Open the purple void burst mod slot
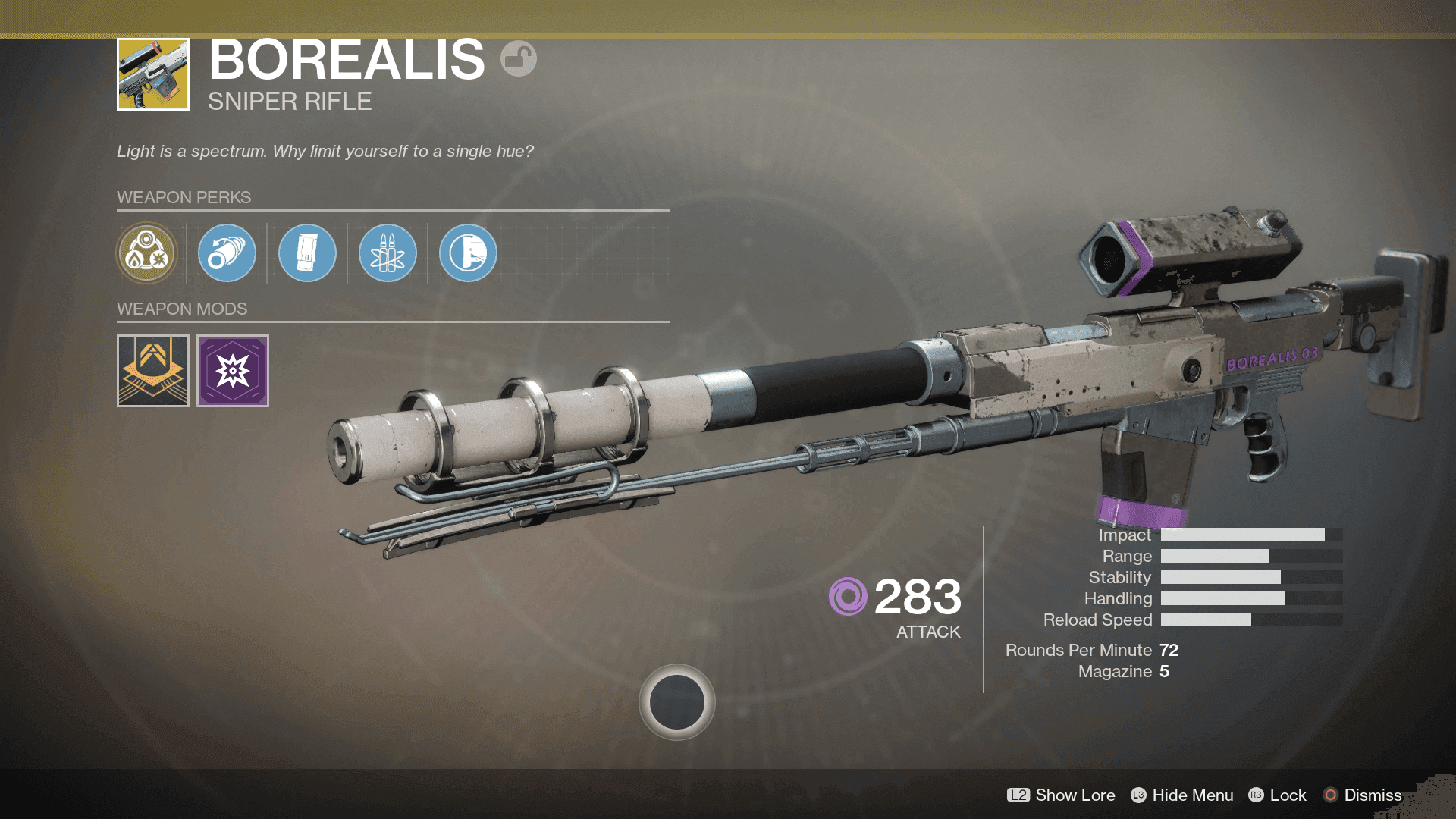1456x819 pixels. pos(233,371)
